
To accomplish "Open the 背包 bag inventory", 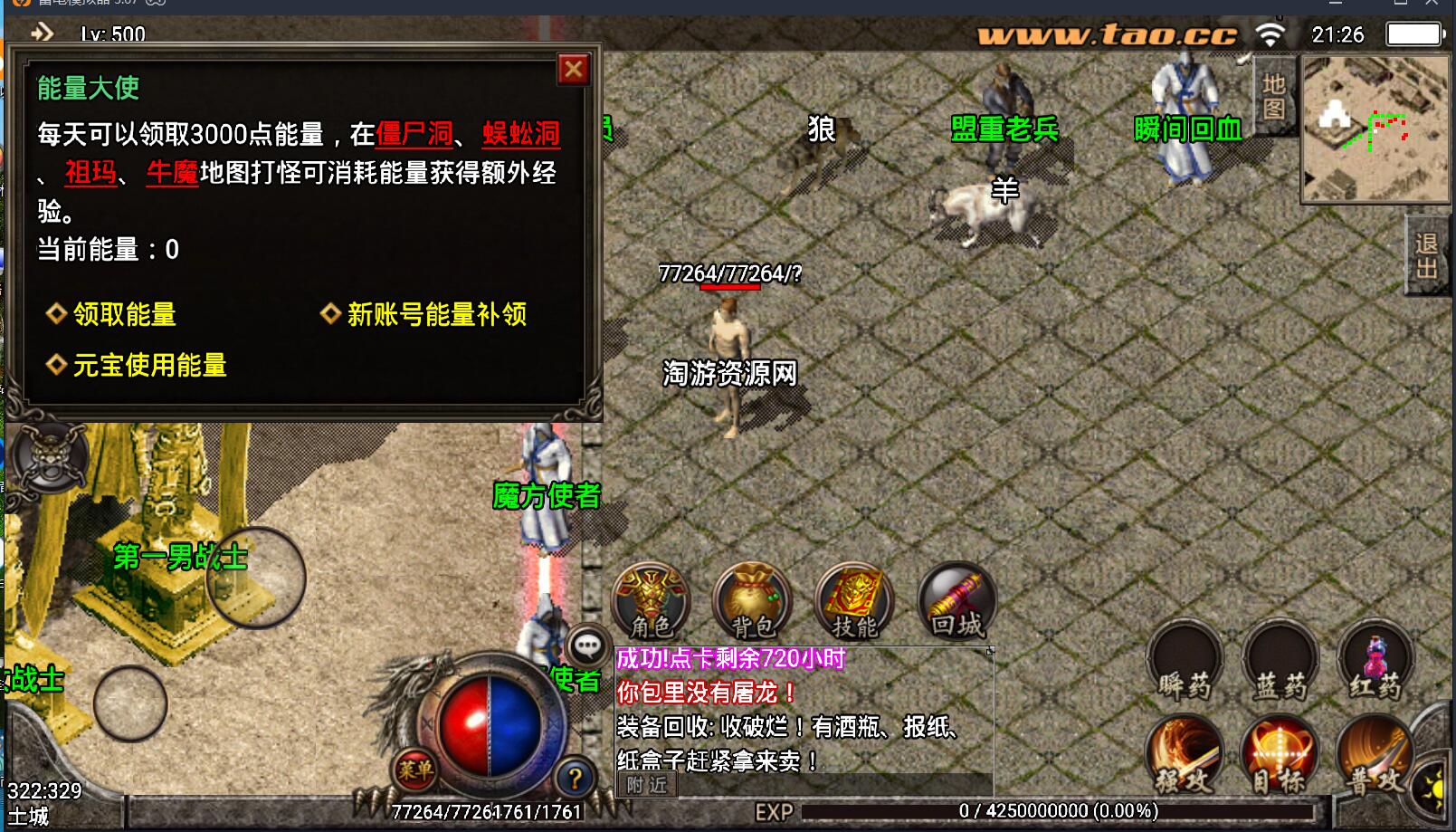I will click(753, 601).
